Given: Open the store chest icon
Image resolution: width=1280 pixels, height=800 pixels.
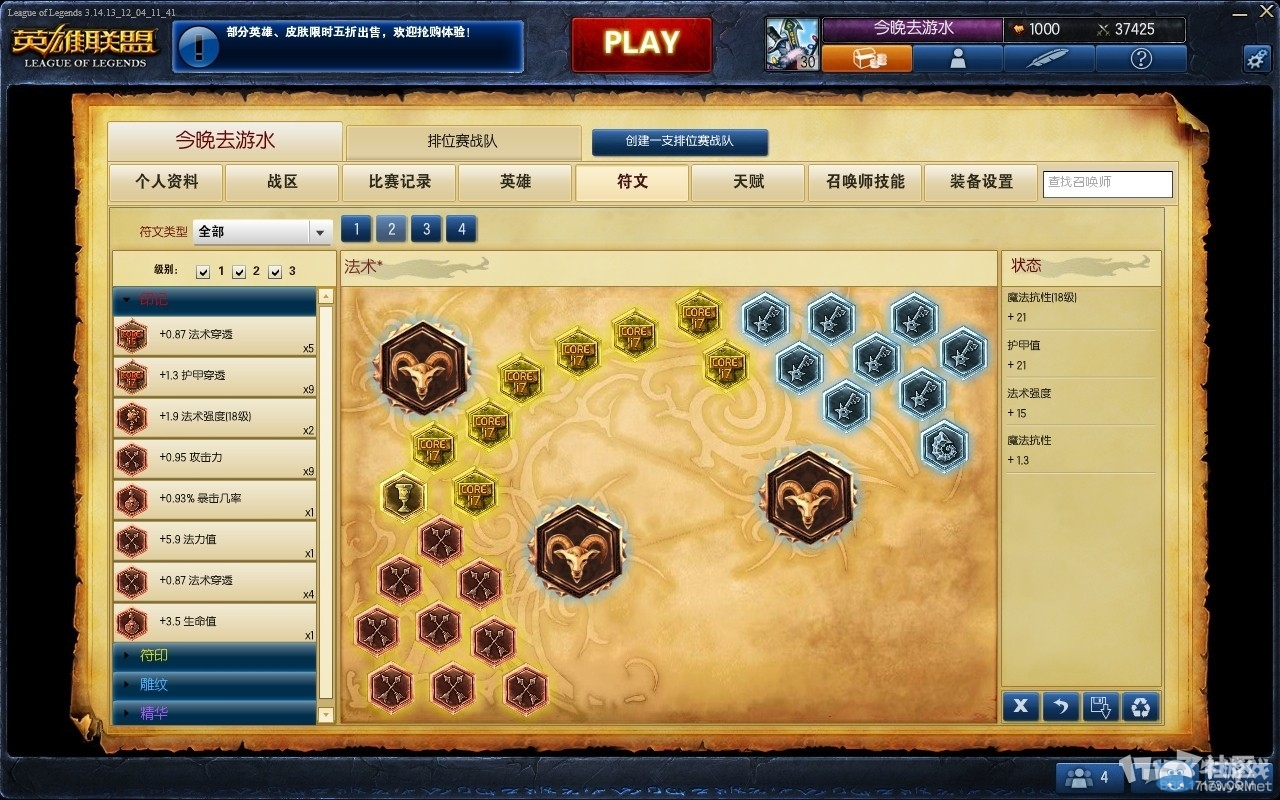Looking at the screenshot, I should point(868,58).
